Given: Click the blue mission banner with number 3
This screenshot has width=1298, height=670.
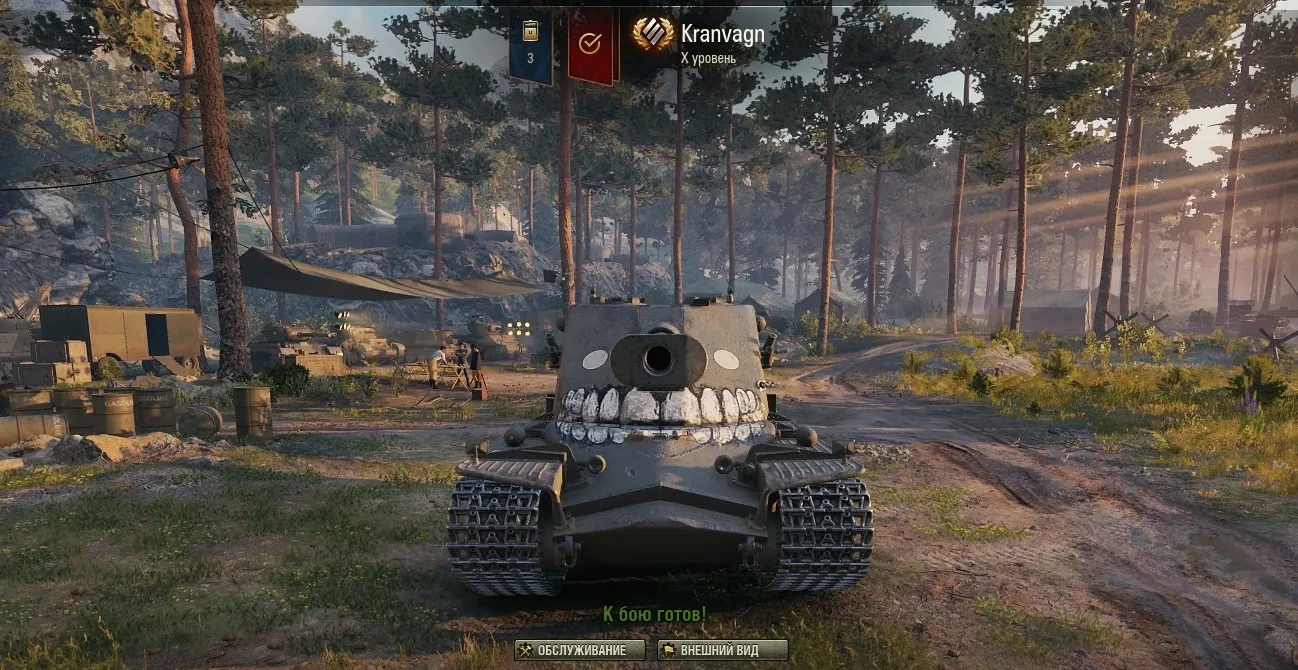Looking at the screenshot, I should [x=530, y=46].
